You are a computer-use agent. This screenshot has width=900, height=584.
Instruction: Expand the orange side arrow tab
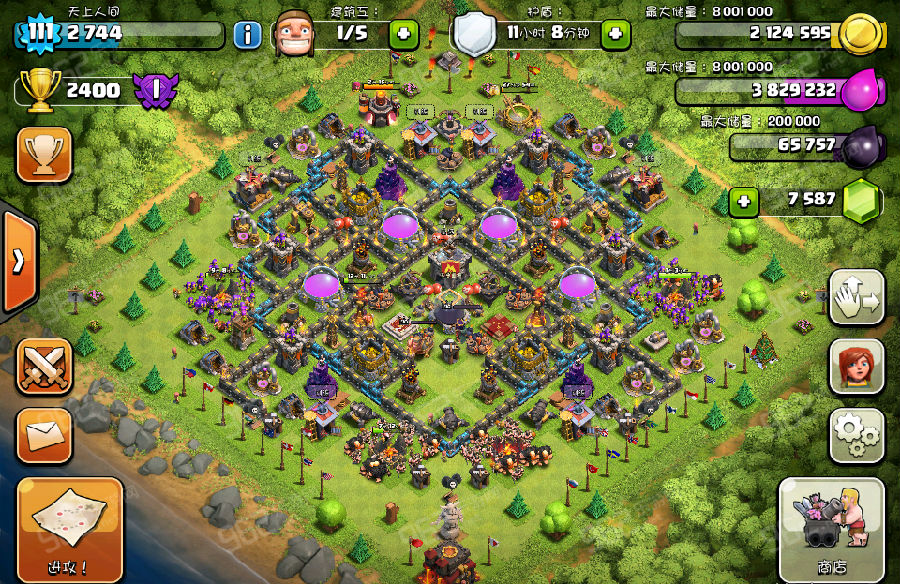18,262
